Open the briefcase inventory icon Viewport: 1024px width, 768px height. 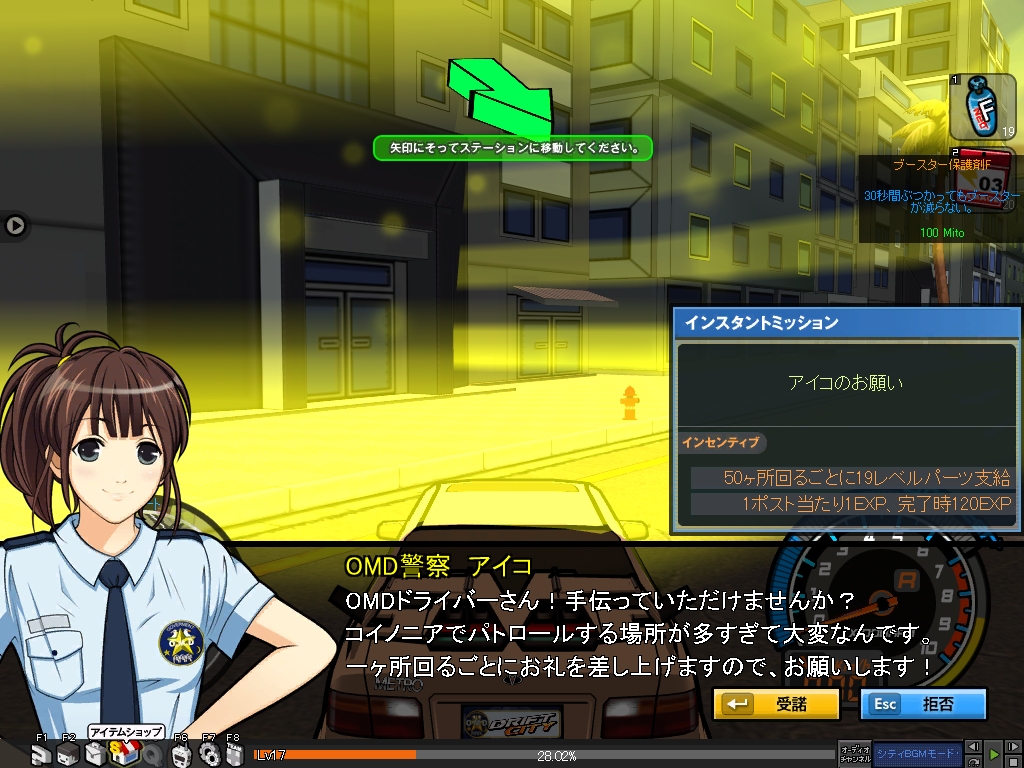pyautogui.click(x=95, y=755)
